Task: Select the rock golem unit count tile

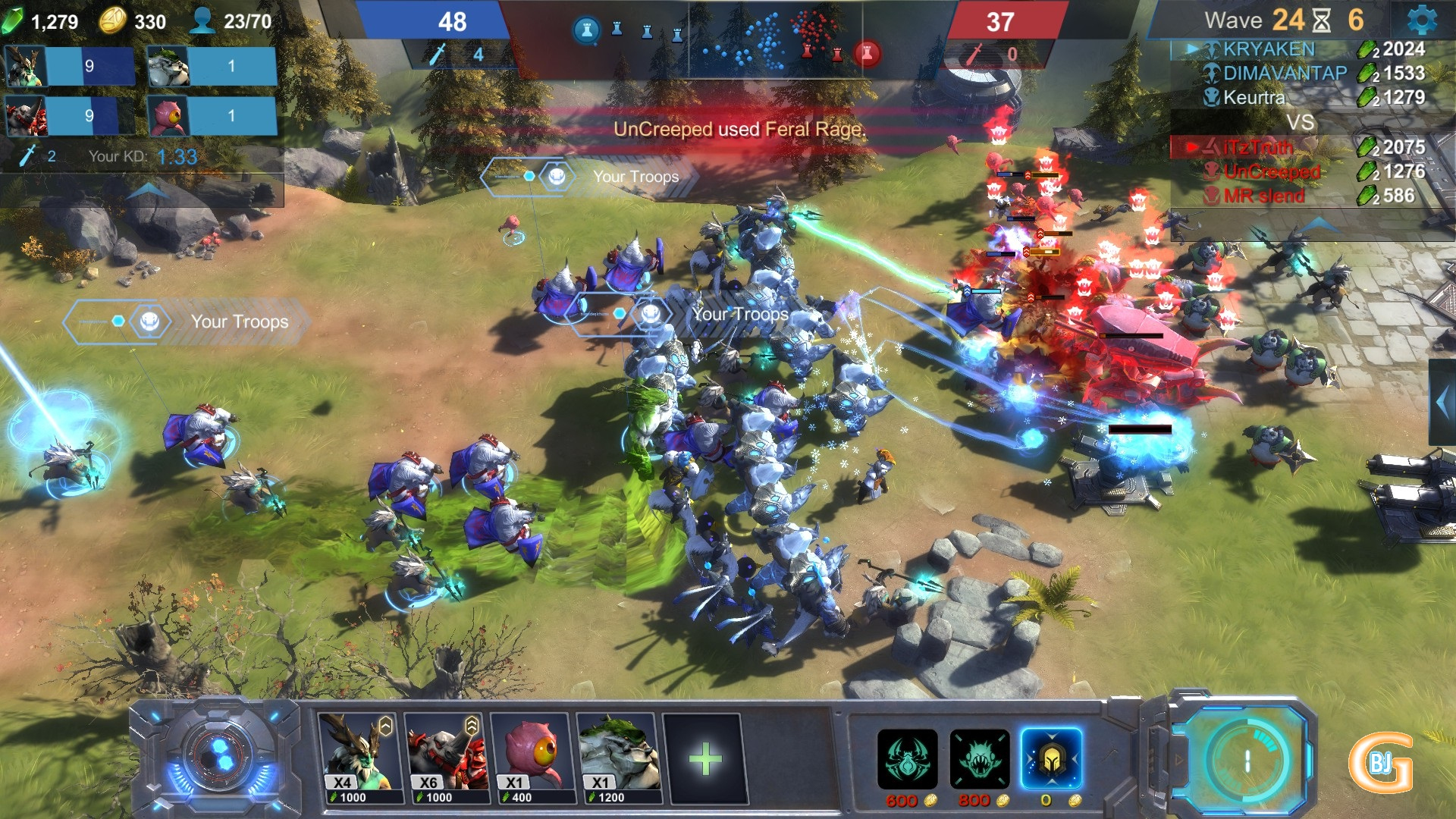Action: (x=211, y=66)
